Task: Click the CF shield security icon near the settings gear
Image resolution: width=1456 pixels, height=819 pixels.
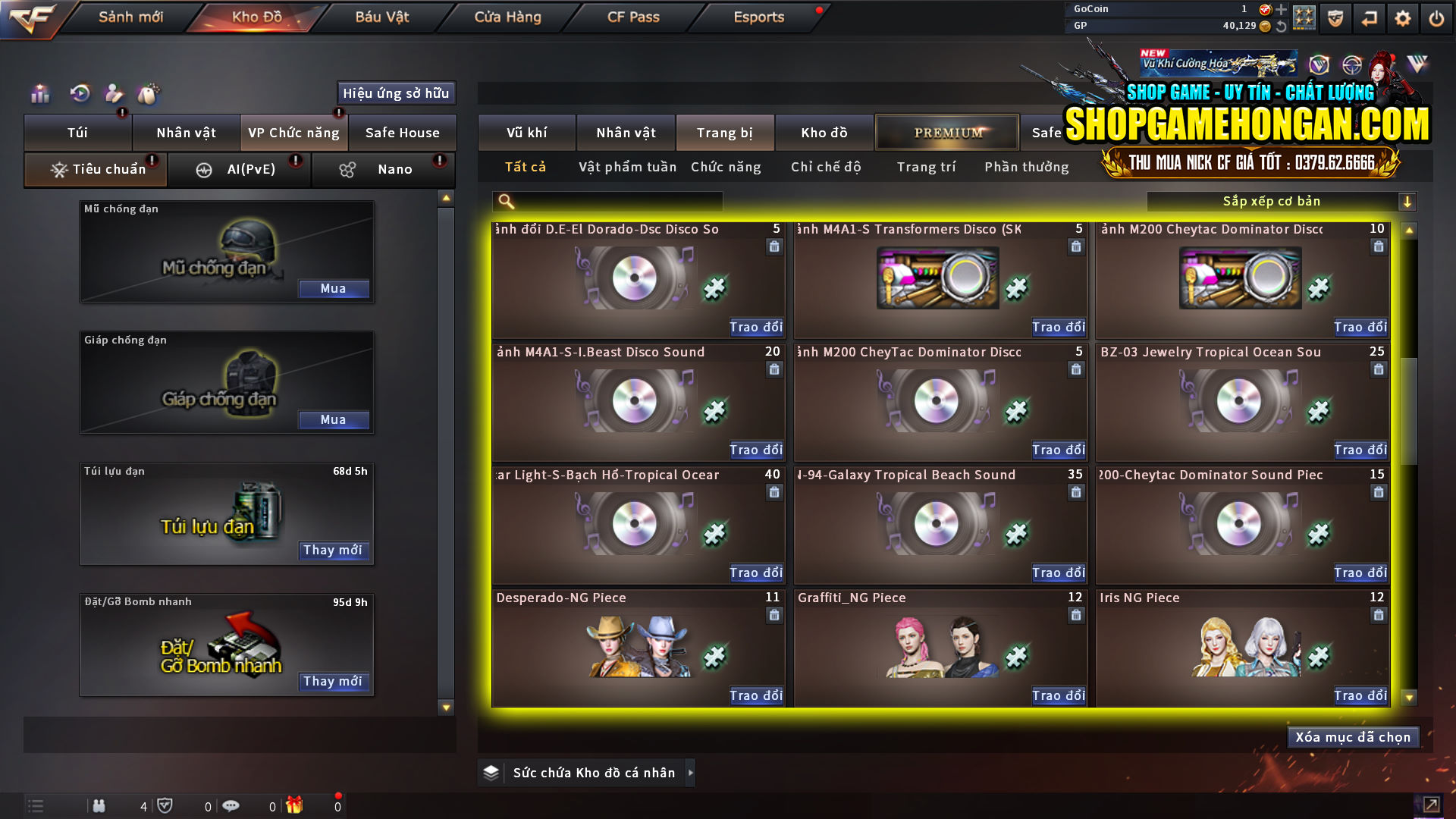Action: [1335, 17]
